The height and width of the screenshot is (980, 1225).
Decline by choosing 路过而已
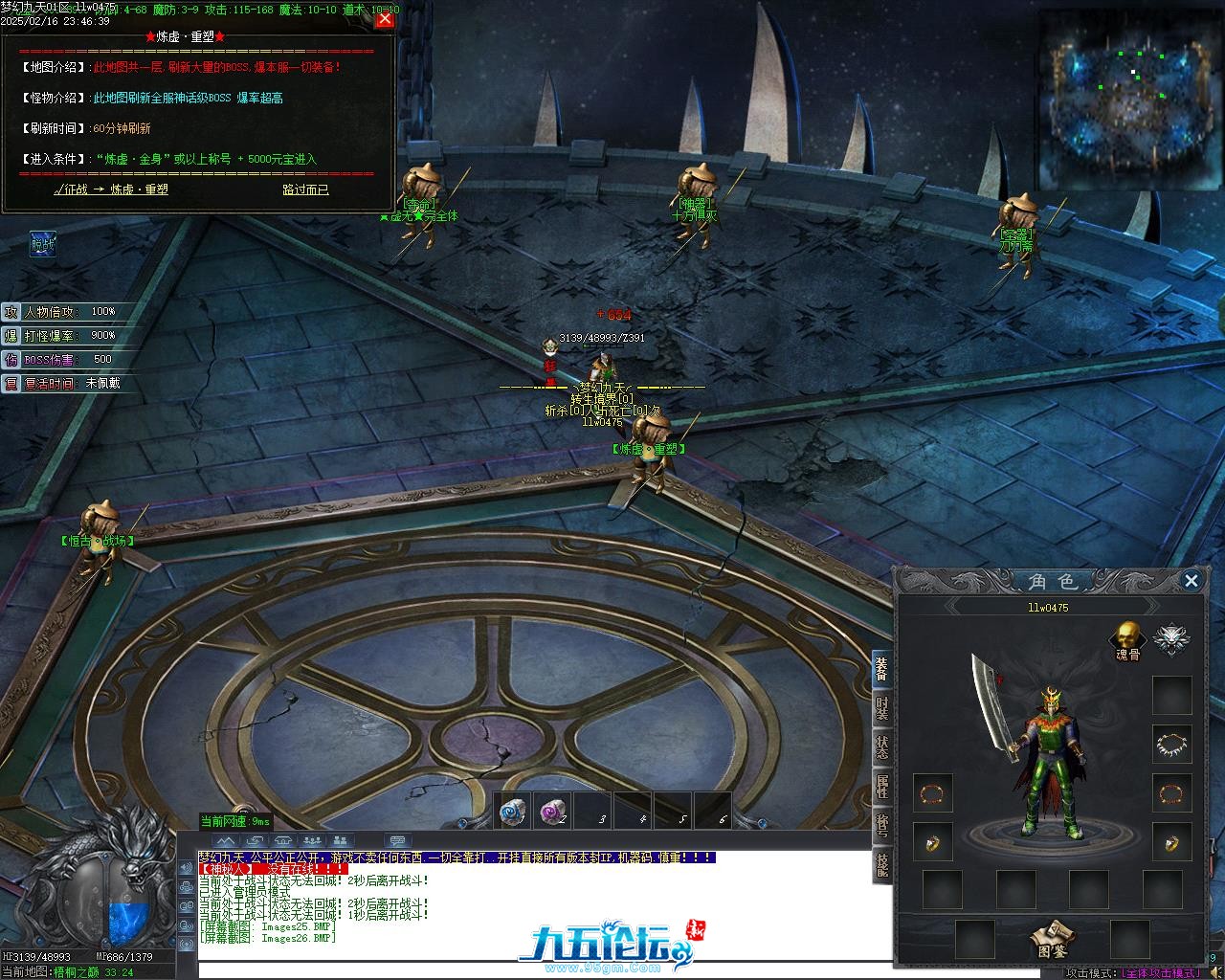point(305,189)
